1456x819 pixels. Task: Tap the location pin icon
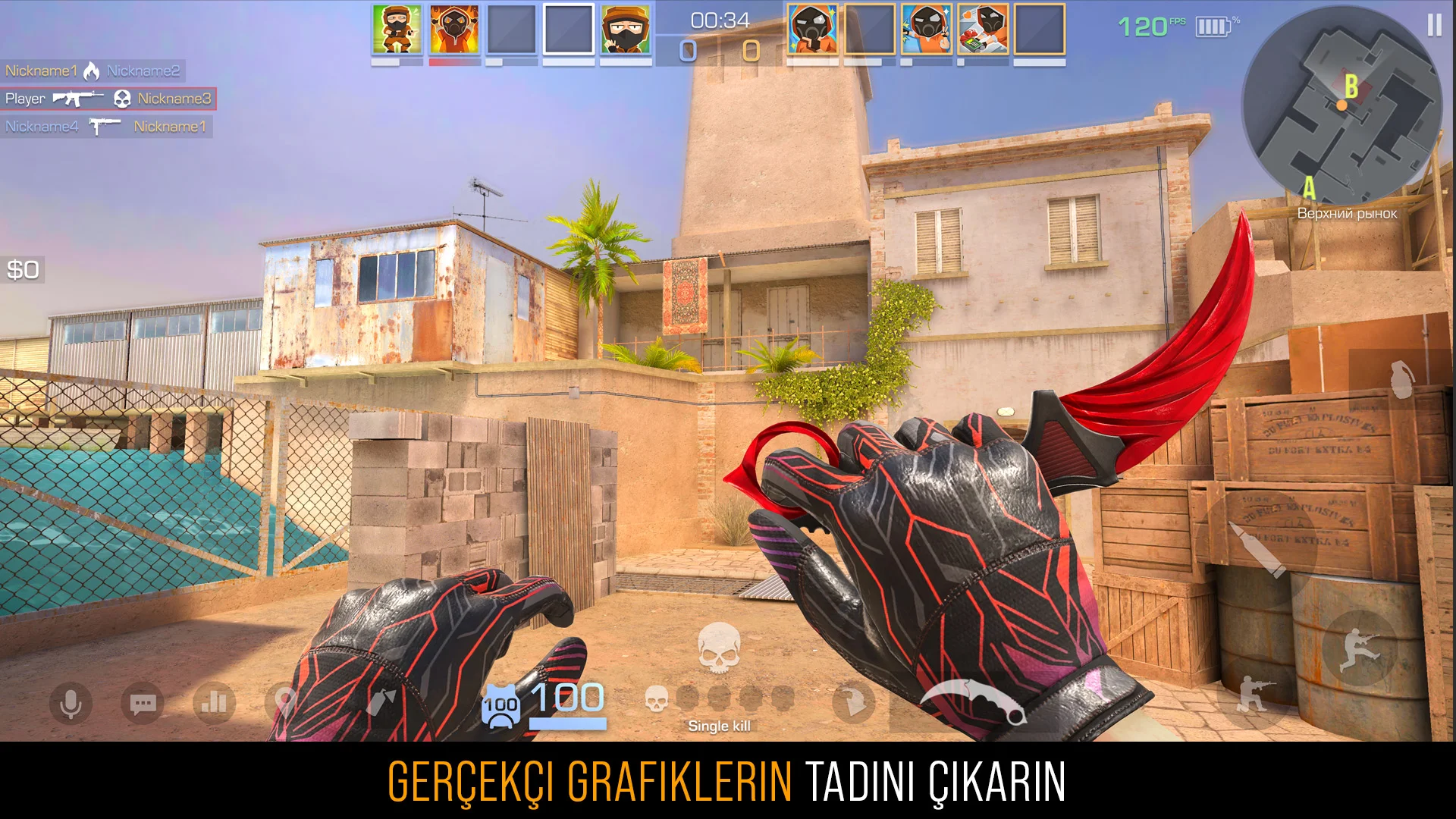point(284,702)
